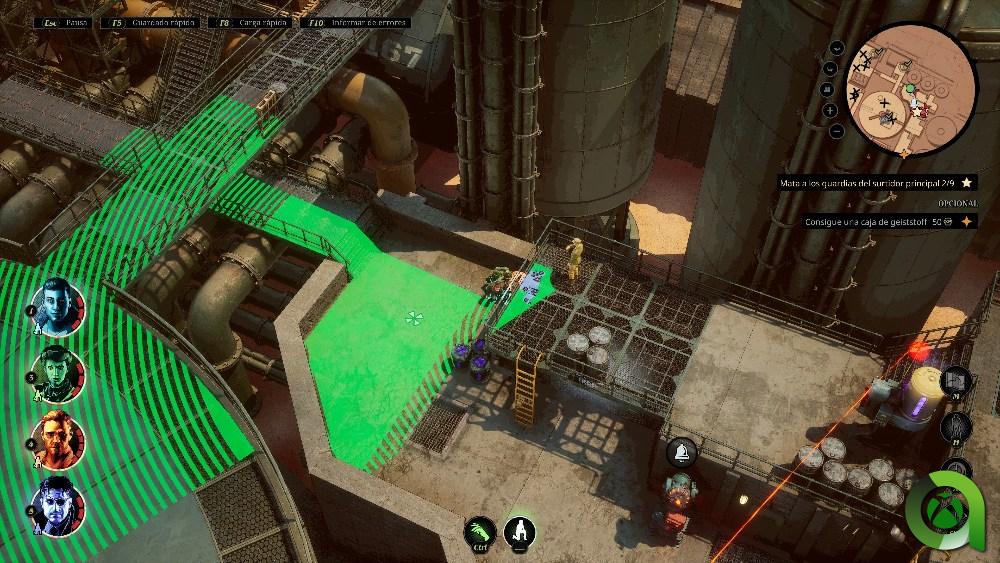Click the optional objective 'Consigue una caja de geiststoff'
Screen dimensions: 1000x563
(871, 222)
